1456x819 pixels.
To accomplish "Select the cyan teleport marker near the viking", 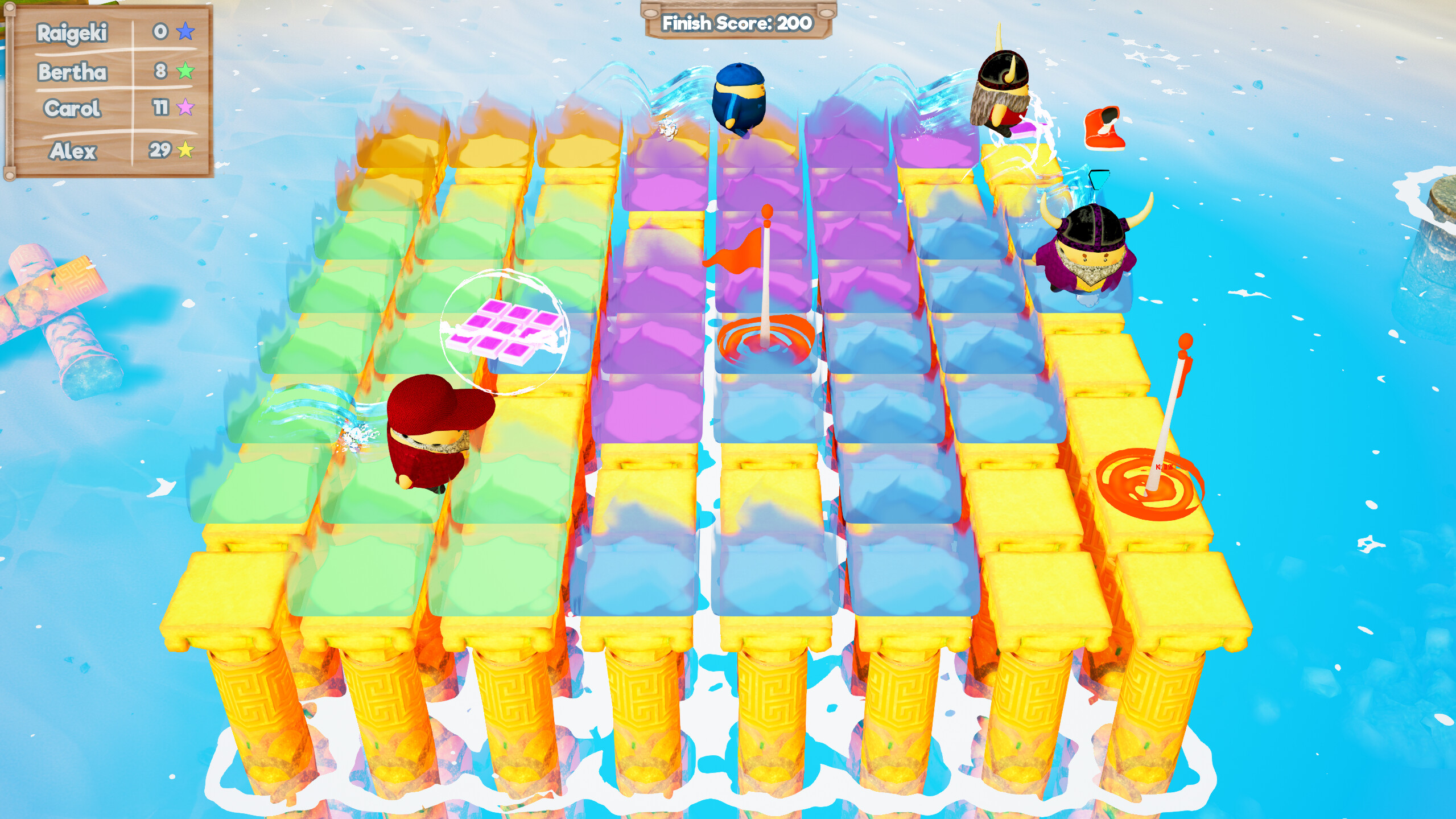I will pyautogui.click(x=1098, y=179).
